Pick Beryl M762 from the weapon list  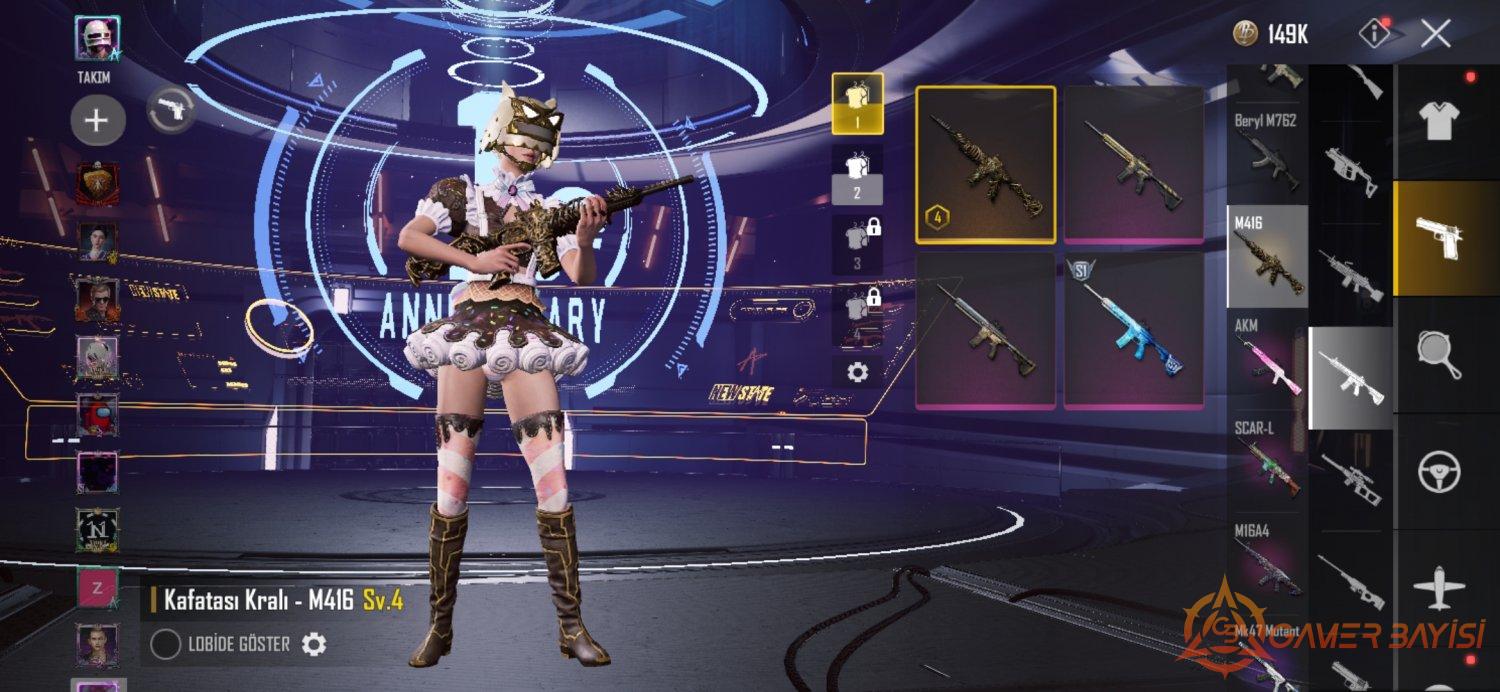(1267, 151)
